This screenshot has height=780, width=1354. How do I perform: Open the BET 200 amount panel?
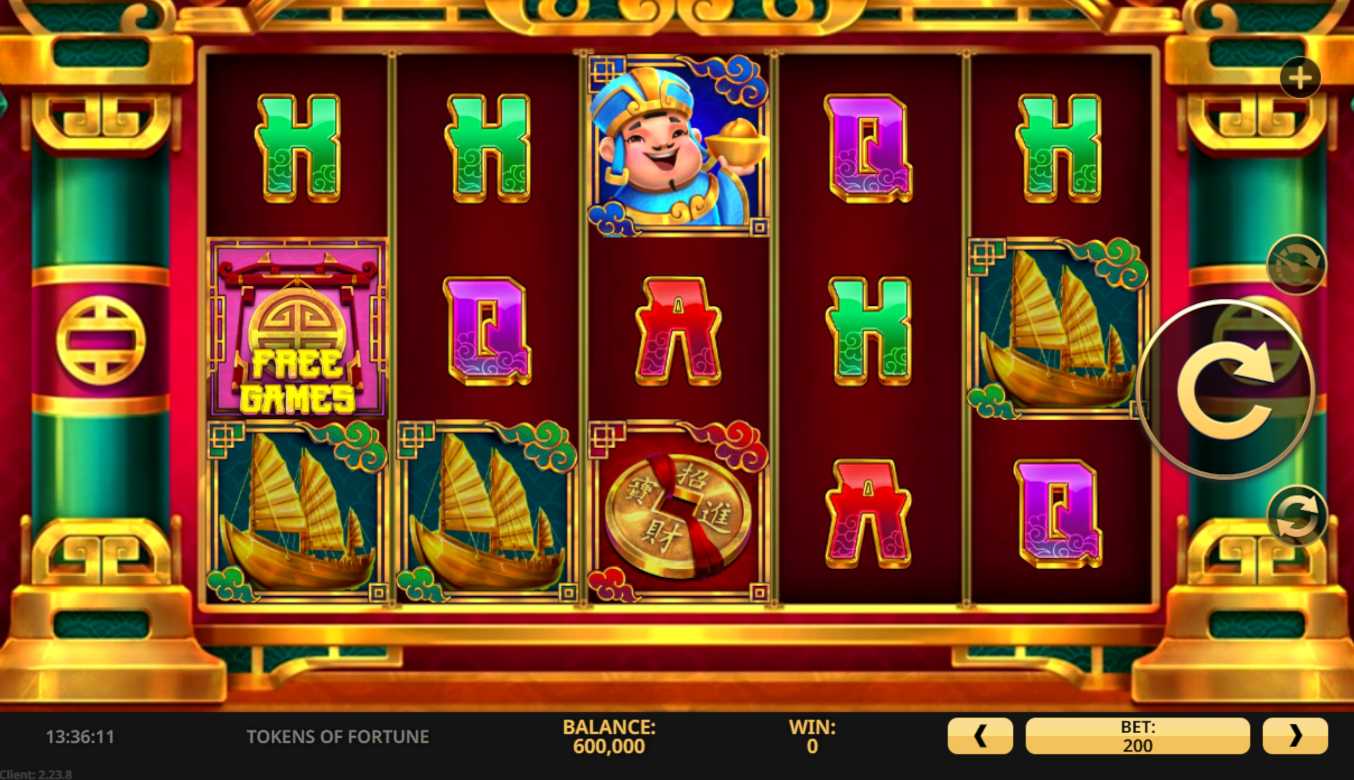pos(1137,736)
